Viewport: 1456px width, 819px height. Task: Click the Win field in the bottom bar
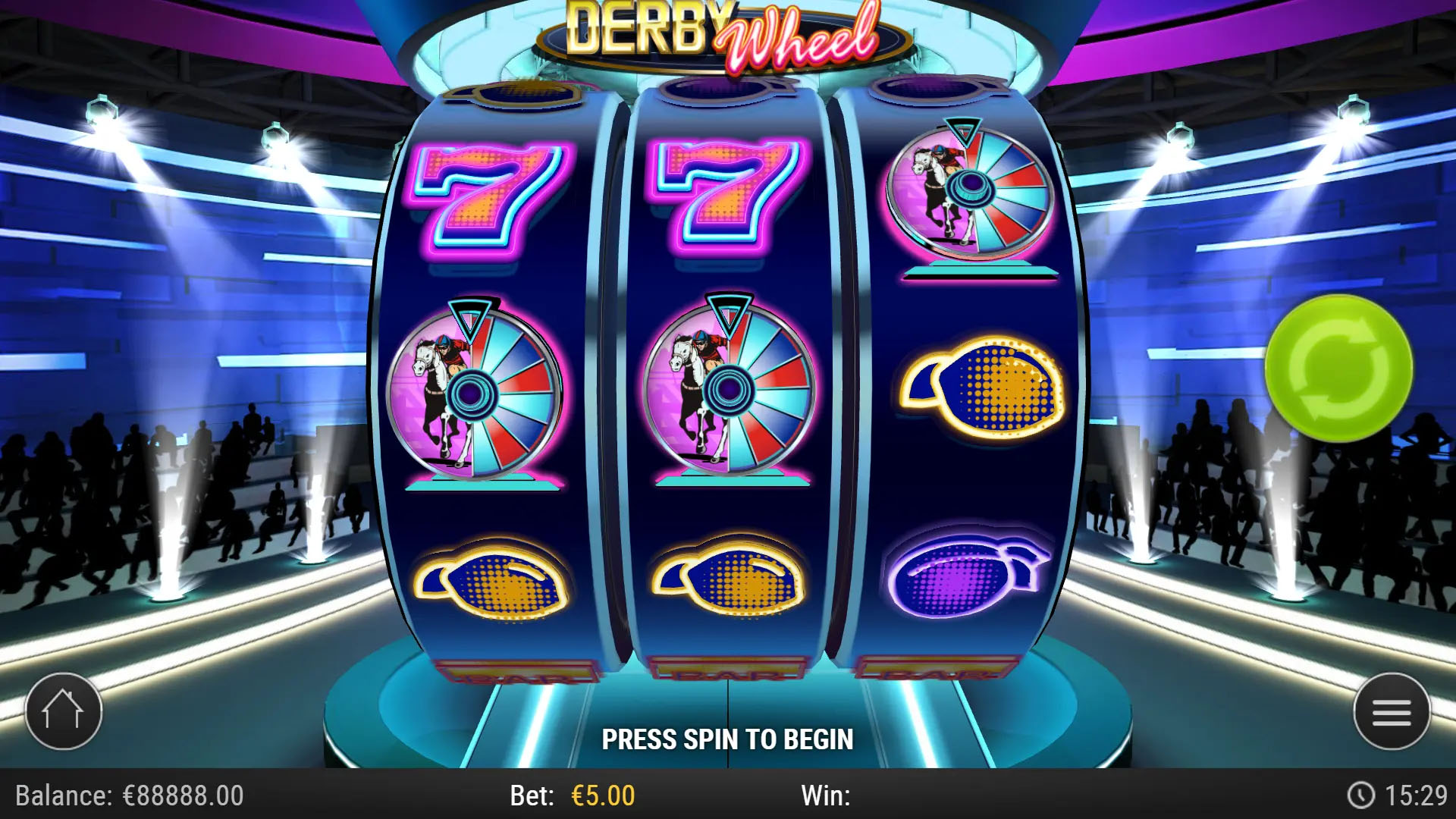pos(827,797)
